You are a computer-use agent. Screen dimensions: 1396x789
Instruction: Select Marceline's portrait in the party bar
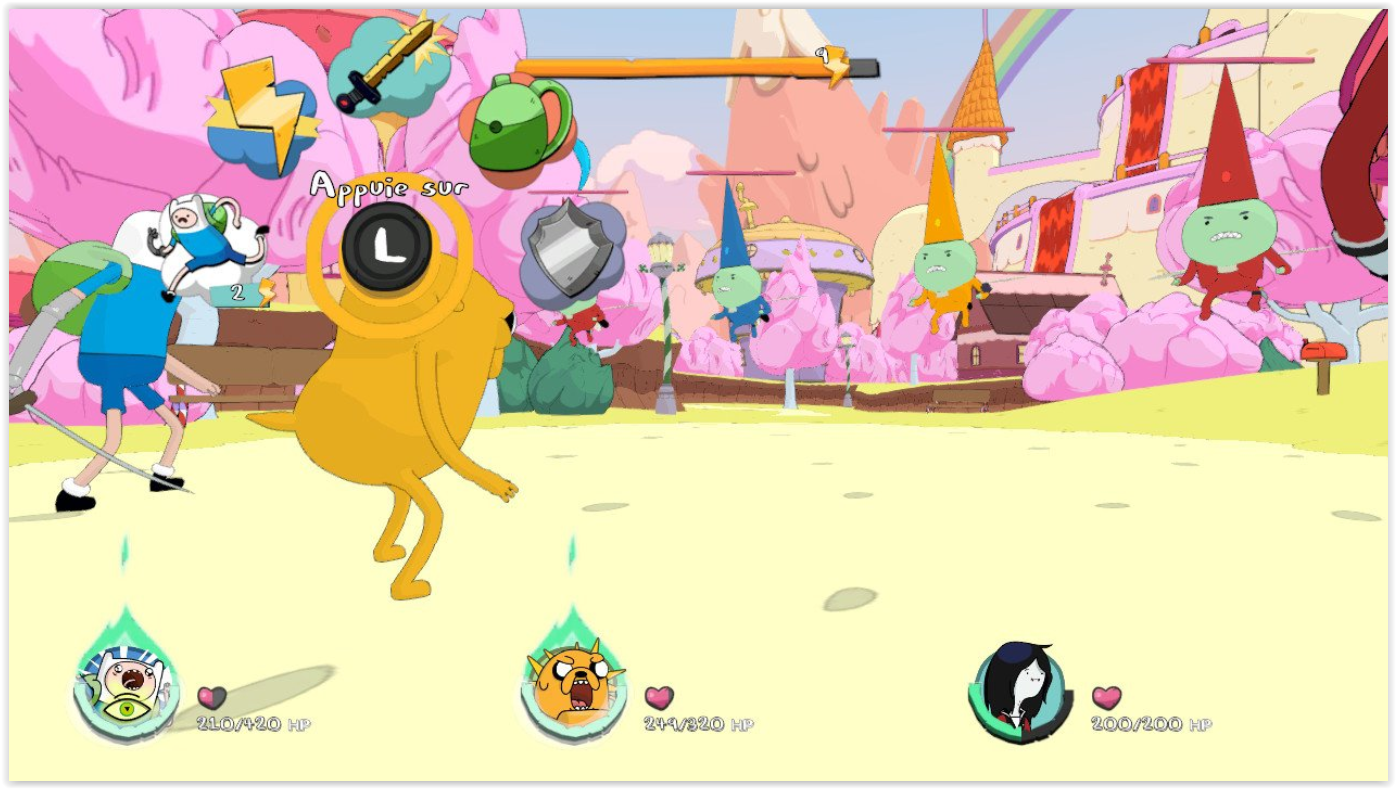(1017, 690)
